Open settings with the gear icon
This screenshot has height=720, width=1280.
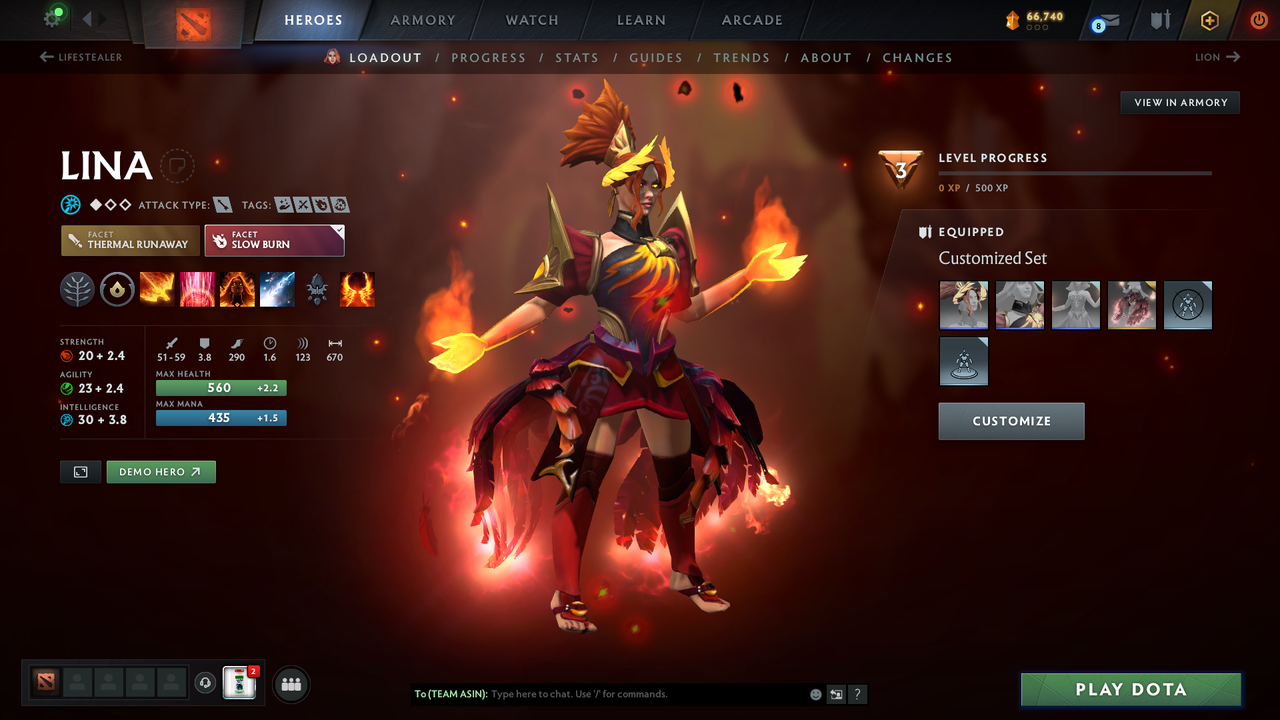(52, 18)
